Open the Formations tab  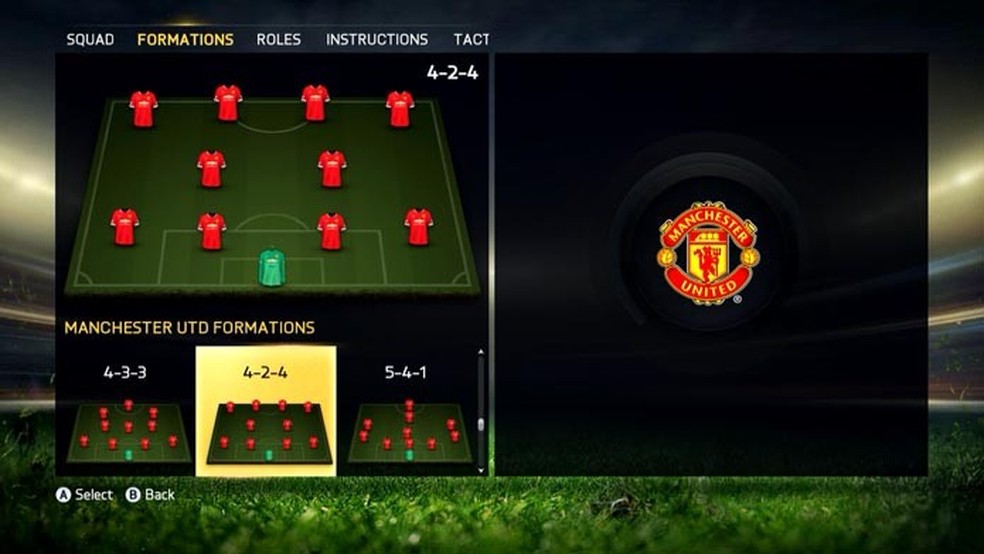tap(185, 40)
